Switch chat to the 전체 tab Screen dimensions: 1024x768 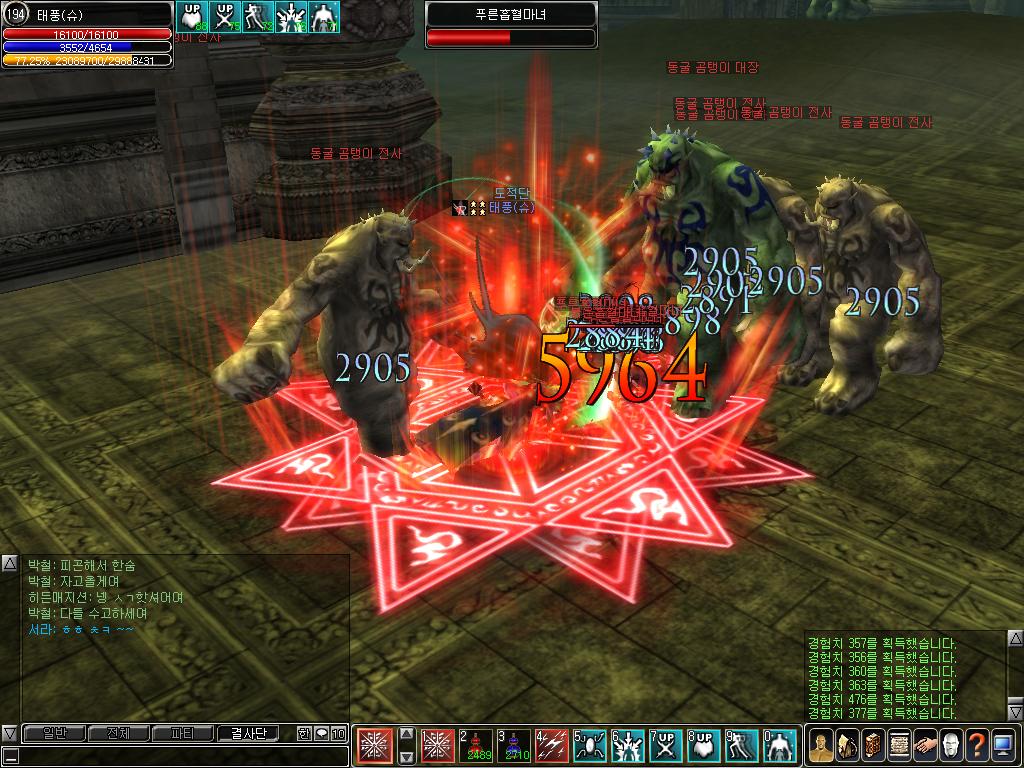click(118, 734)
